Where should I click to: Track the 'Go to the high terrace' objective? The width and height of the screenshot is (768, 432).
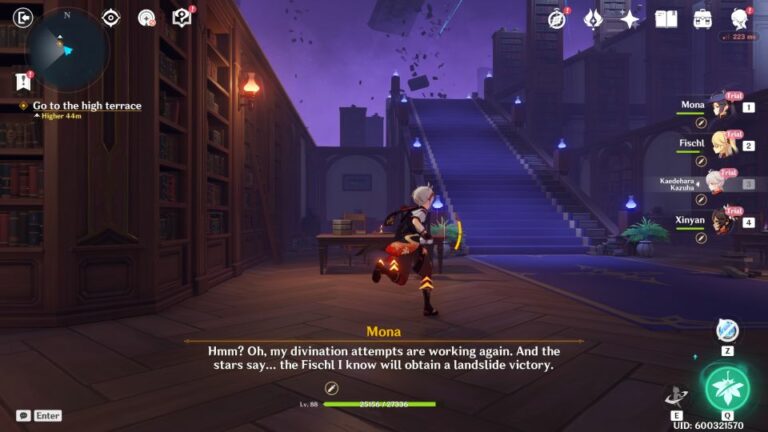tap(87, 105)
